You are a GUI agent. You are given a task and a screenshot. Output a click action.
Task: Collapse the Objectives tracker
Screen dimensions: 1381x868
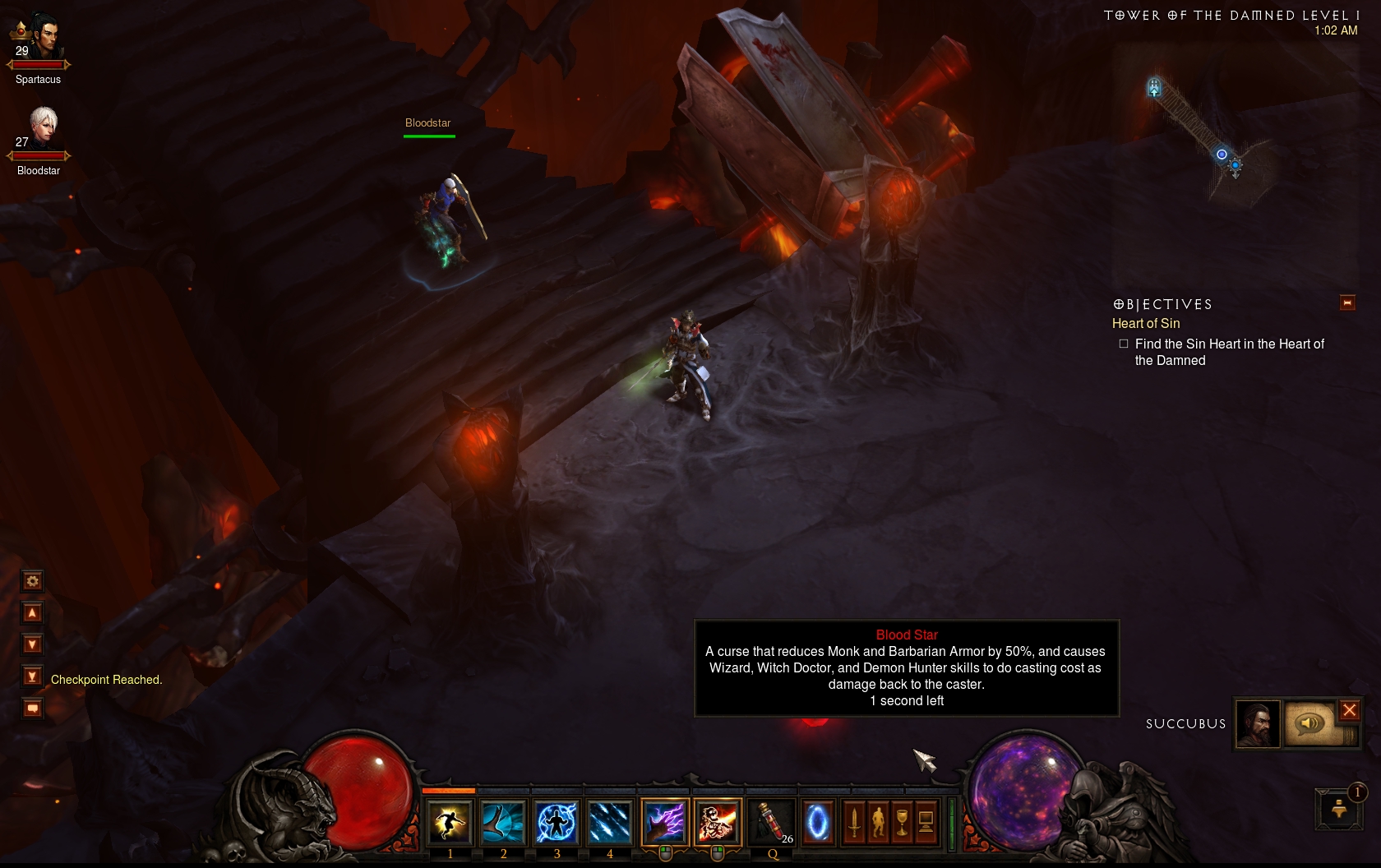pyautogui.click(x=1347, y=303)
